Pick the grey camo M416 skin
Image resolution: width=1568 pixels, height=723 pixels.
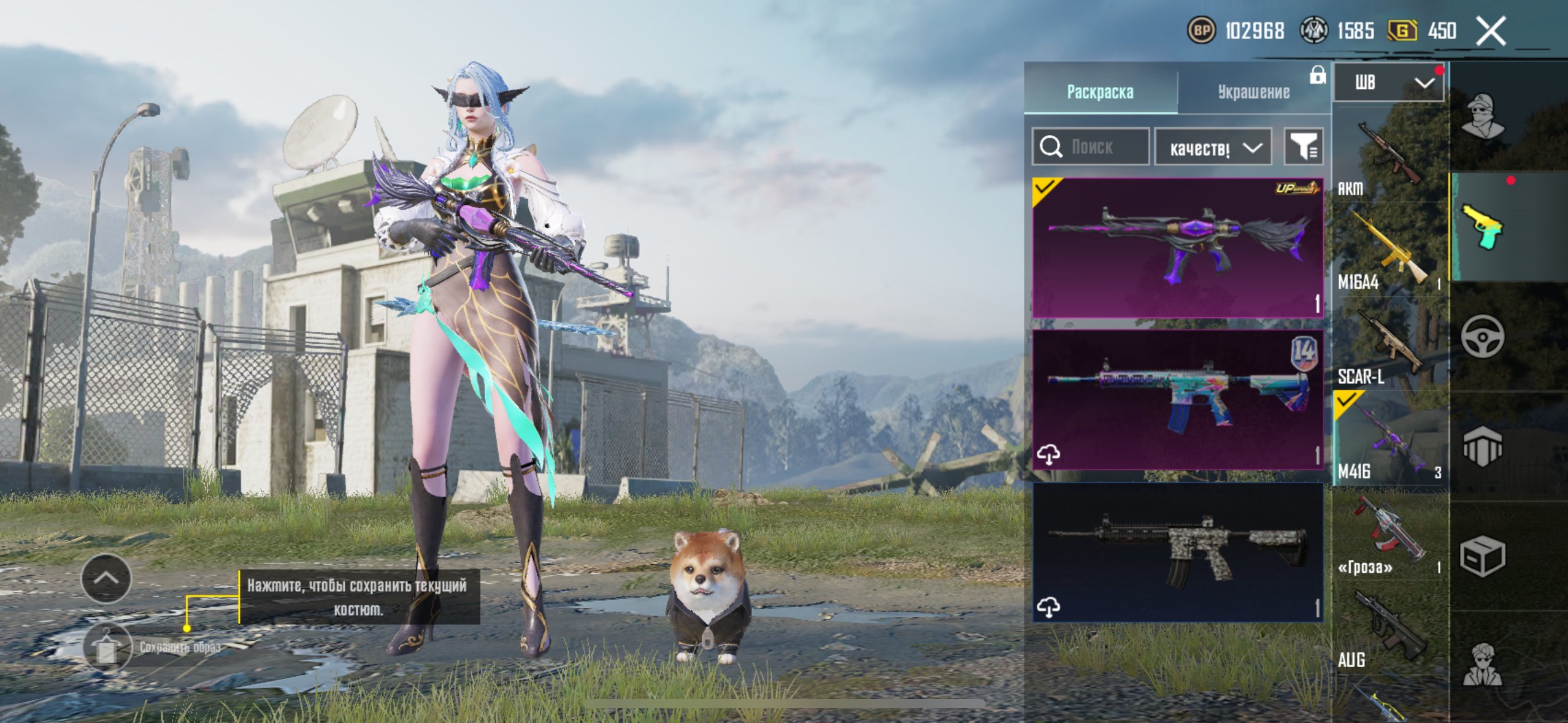pos(1177,552)
